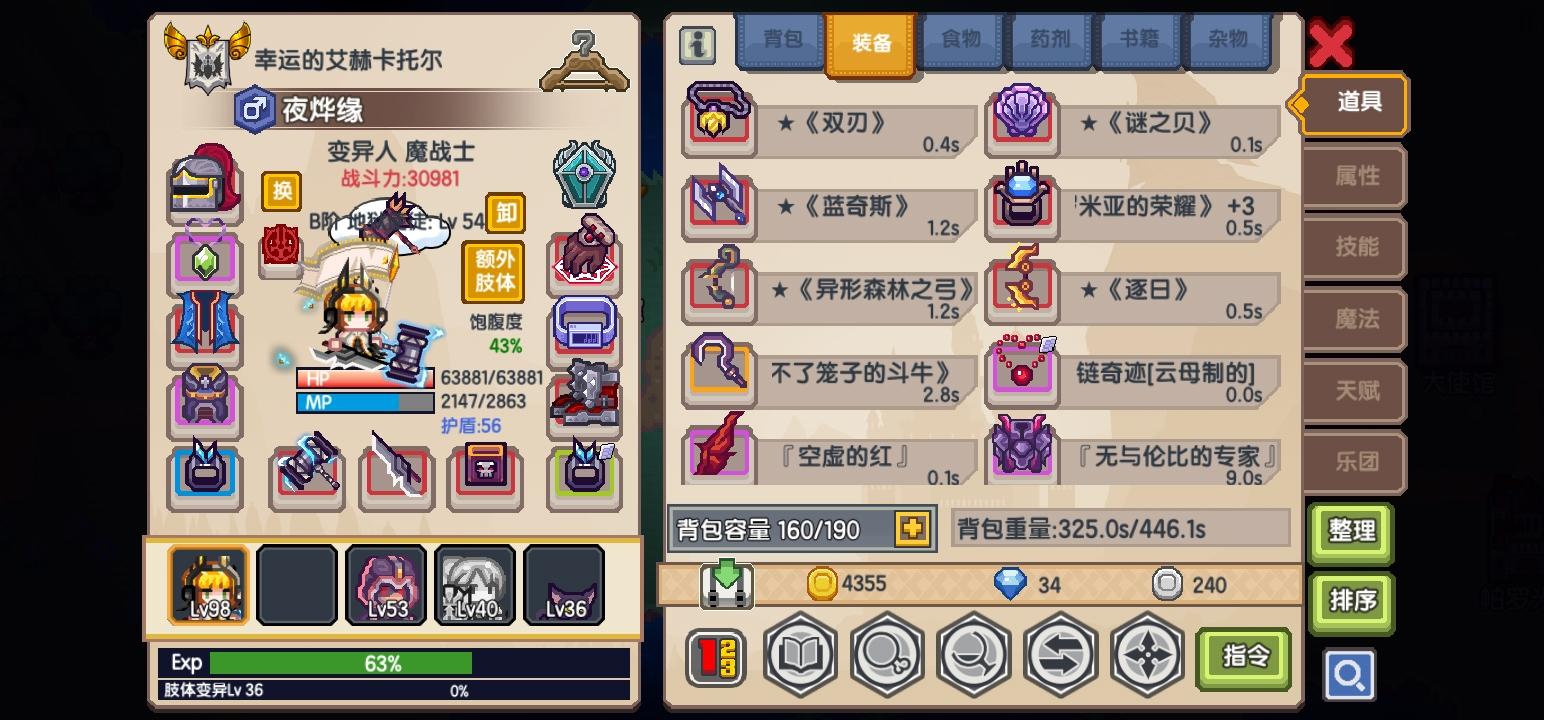Viewport: 1544px width, 720px height.
Task: Click the blue search magnifier at bottom right
Action: (x=1350, y=675)
